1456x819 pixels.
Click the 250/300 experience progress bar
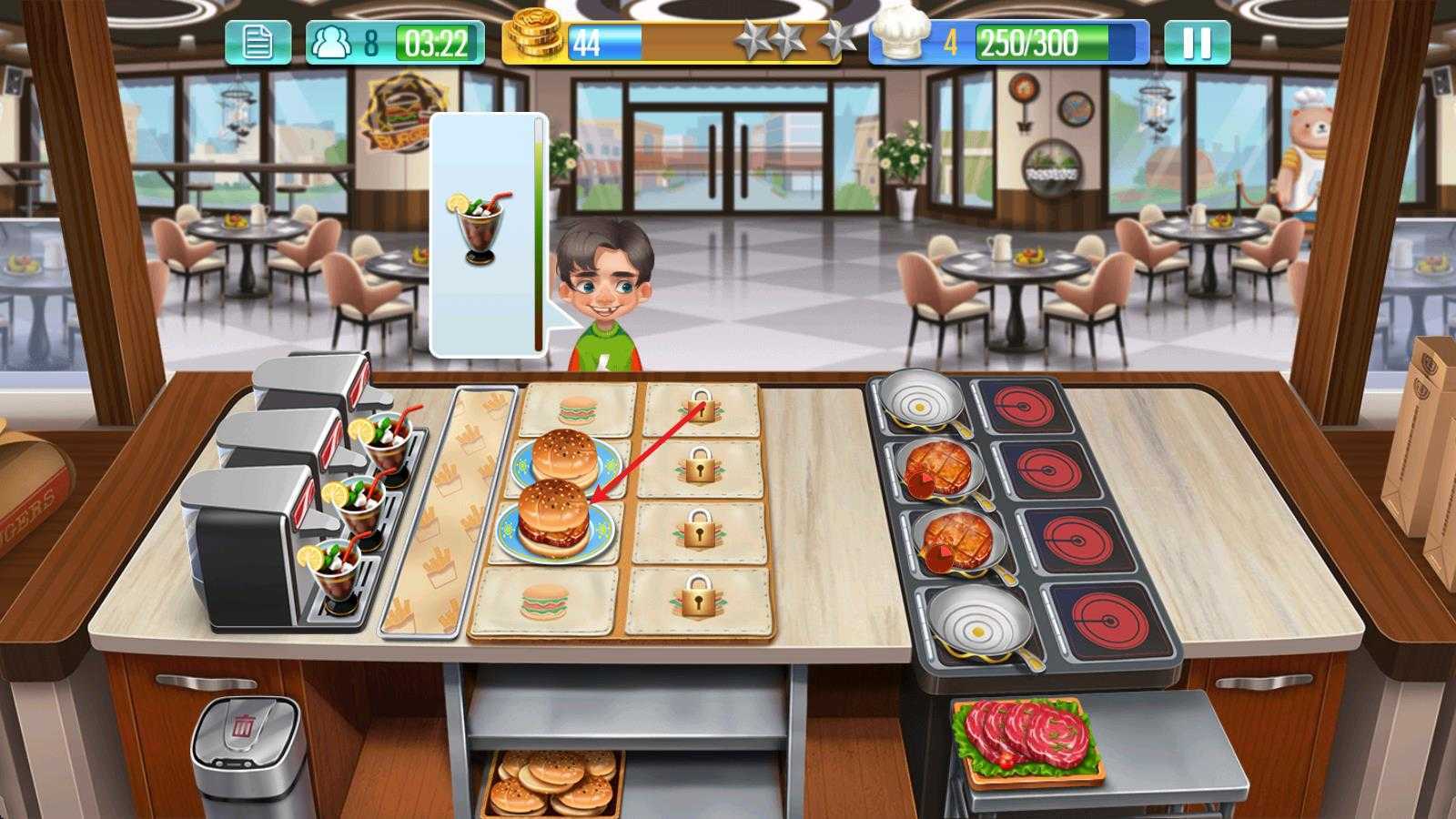click(1056, 40)
